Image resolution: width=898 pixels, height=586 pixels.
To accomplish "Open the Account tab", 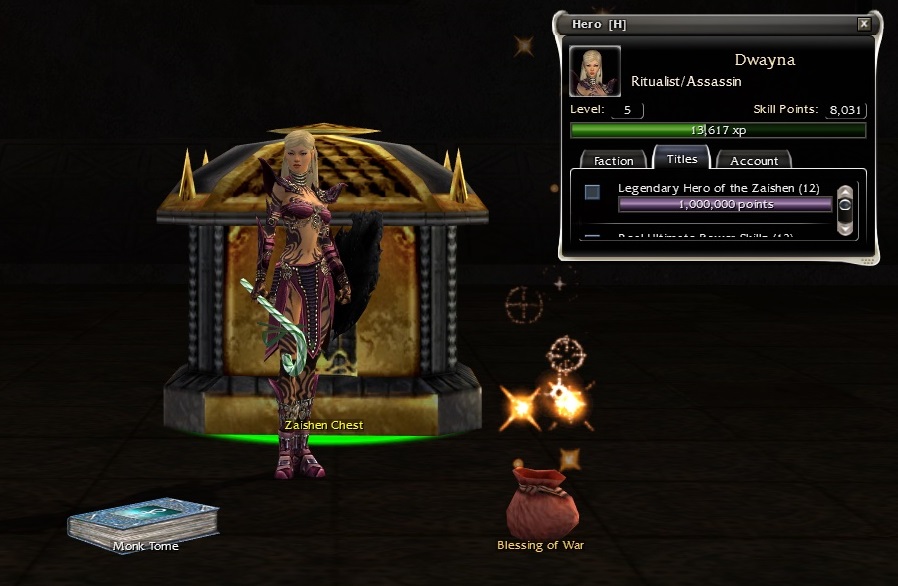I will click(754, 160).
